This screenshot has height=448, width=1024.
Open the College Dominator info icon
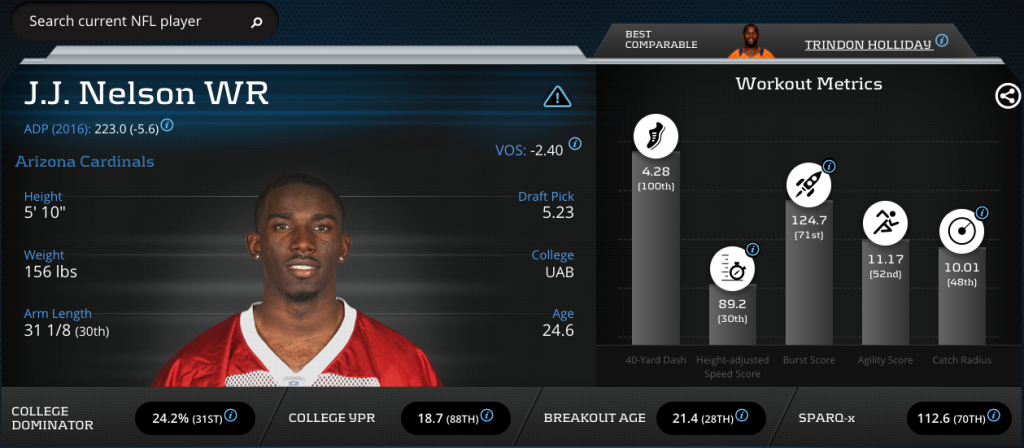(231, 415)
